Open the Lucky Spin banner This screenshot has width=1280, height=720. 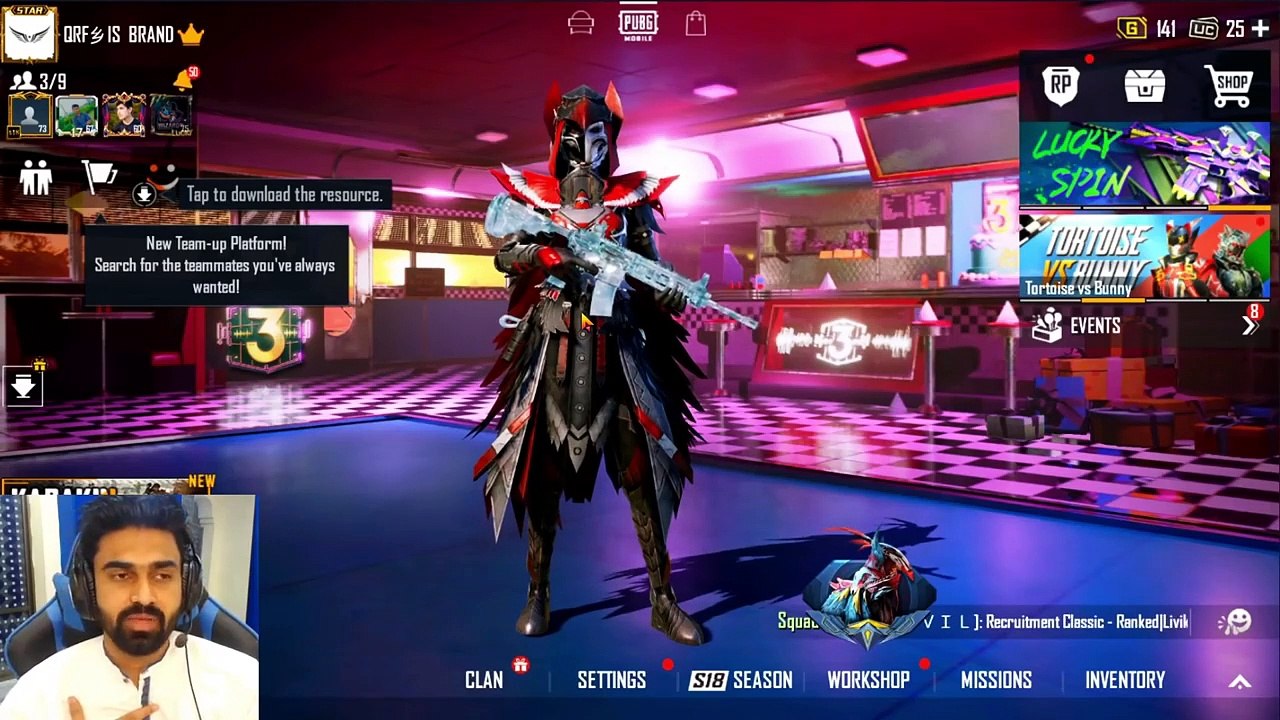1144,165
